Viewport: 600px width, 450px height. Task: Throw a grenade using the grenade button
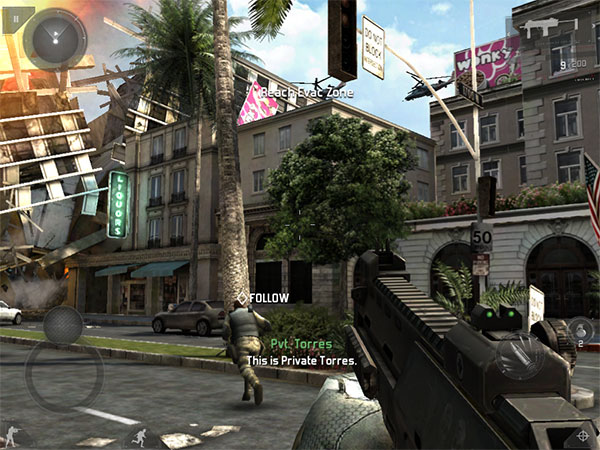580,329
